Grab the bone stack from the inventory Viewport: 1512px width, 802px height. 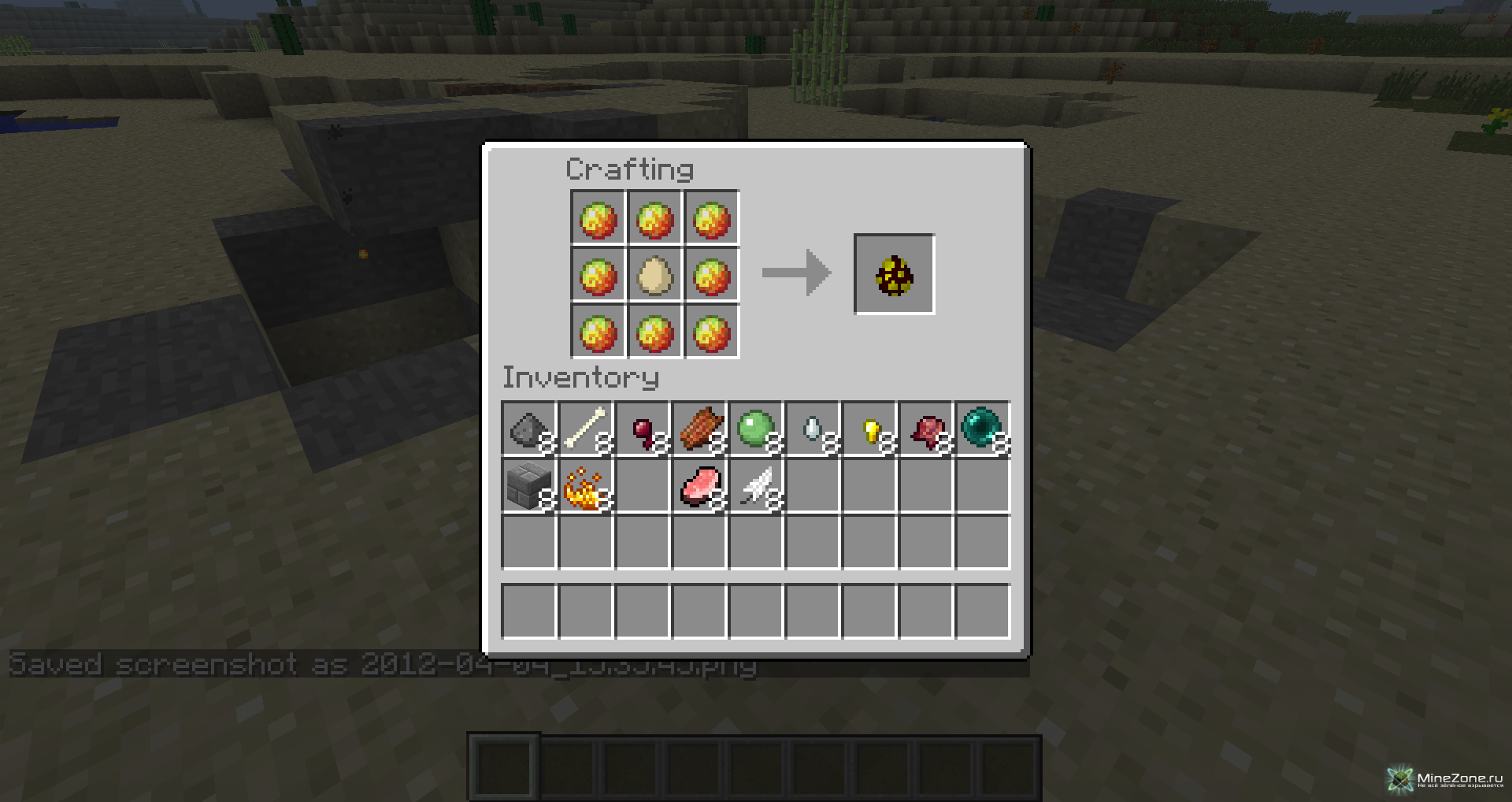585,429
